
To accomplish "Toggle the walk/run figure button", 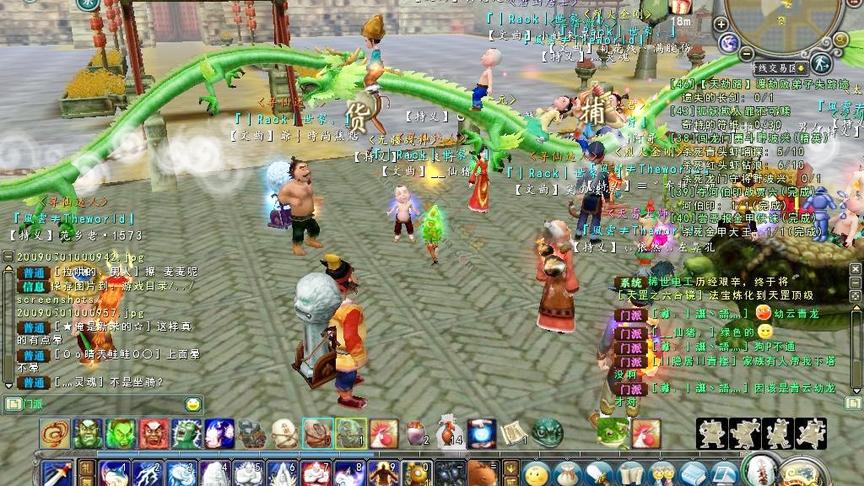I will coord(820,63).
